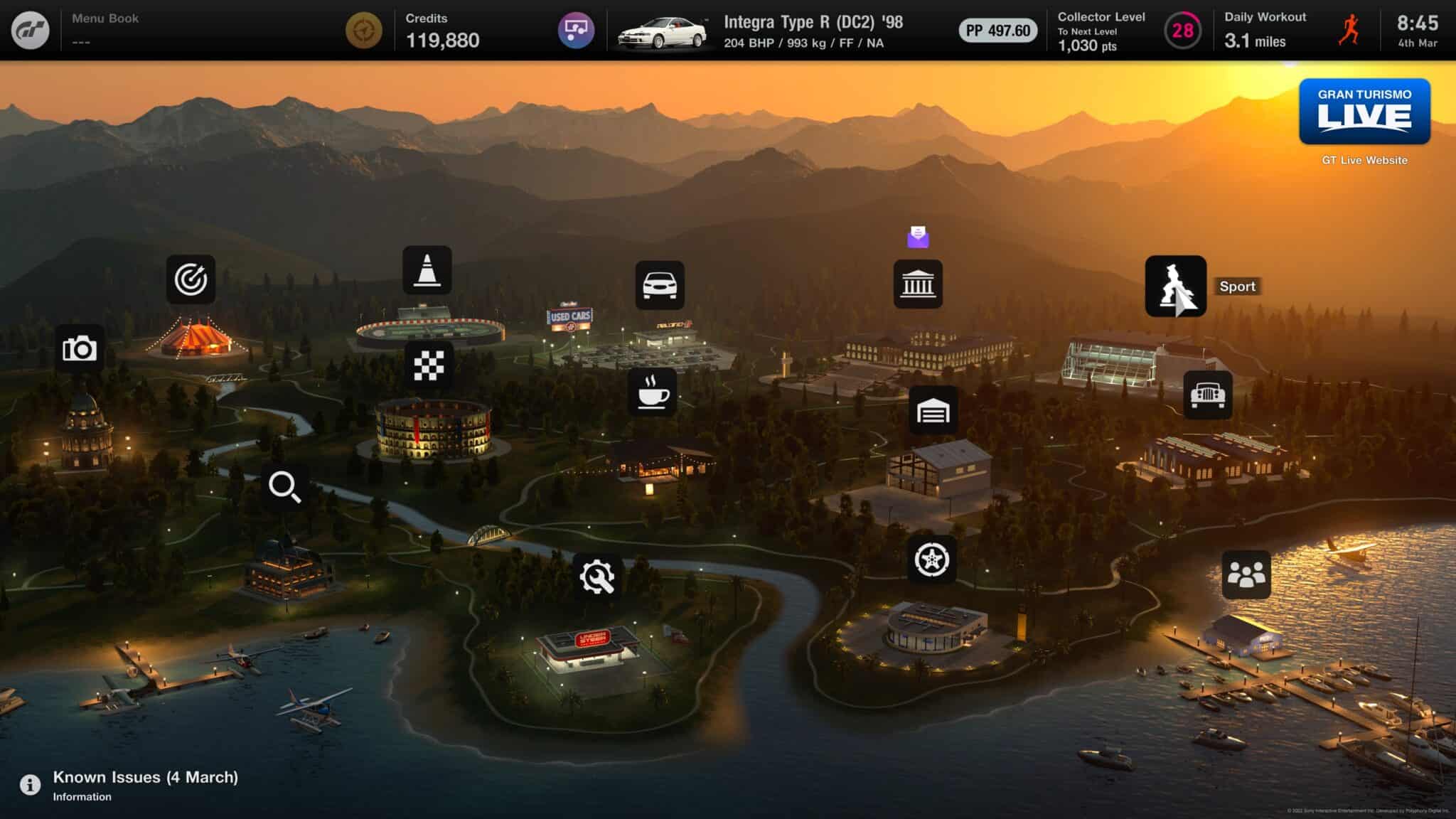Open Brand Central museum icon
The width and height of the screenshot is (1456, 819).
tap(918, 284)
